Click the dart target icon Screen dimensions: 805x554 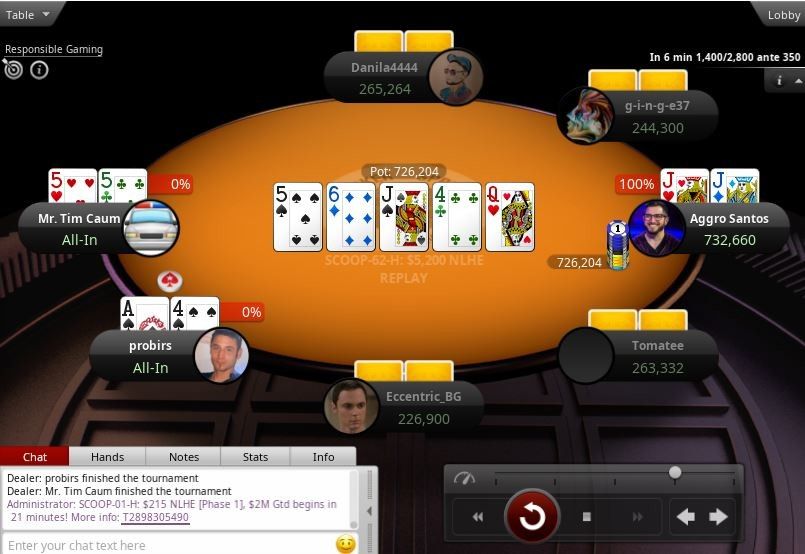click(13, 69)
